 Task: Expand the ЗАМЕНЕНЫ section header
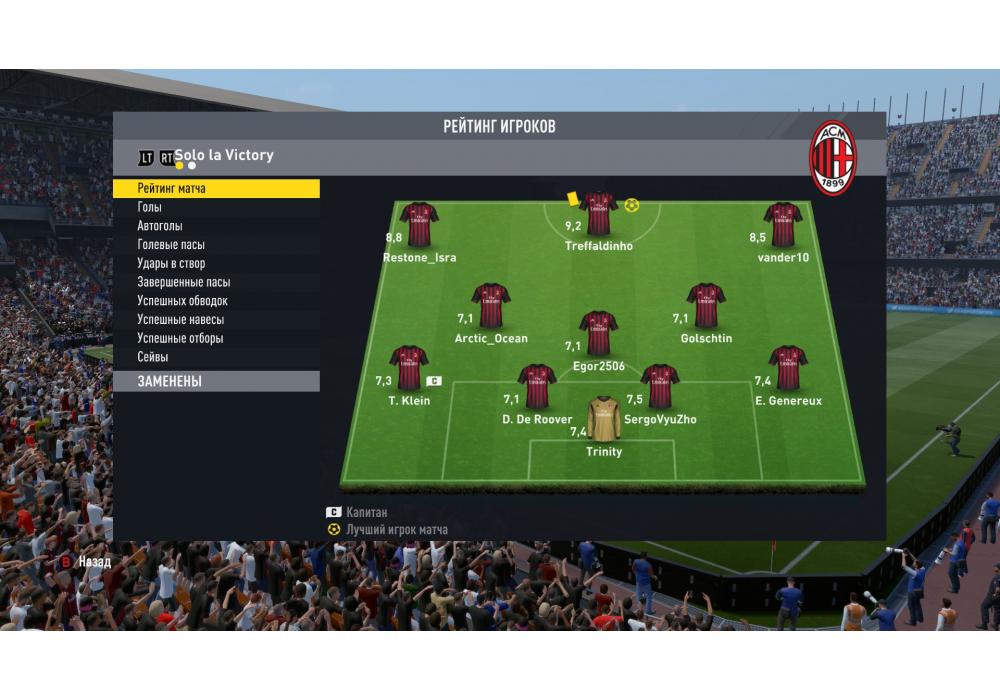(215, 381)
